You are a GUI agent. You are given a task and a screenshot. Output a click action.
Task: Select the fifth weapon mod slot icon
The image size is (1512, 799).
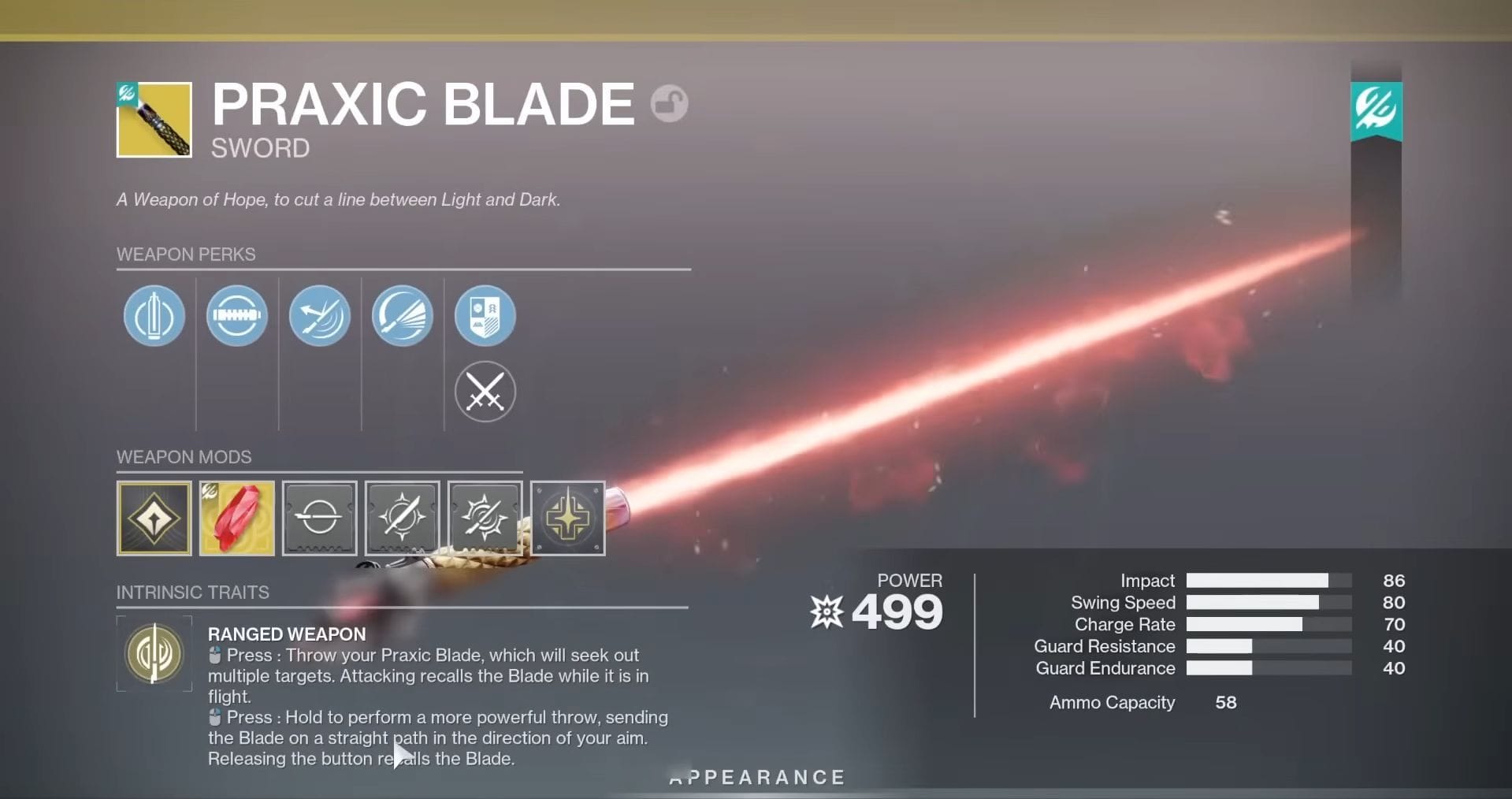click(485, 518)
